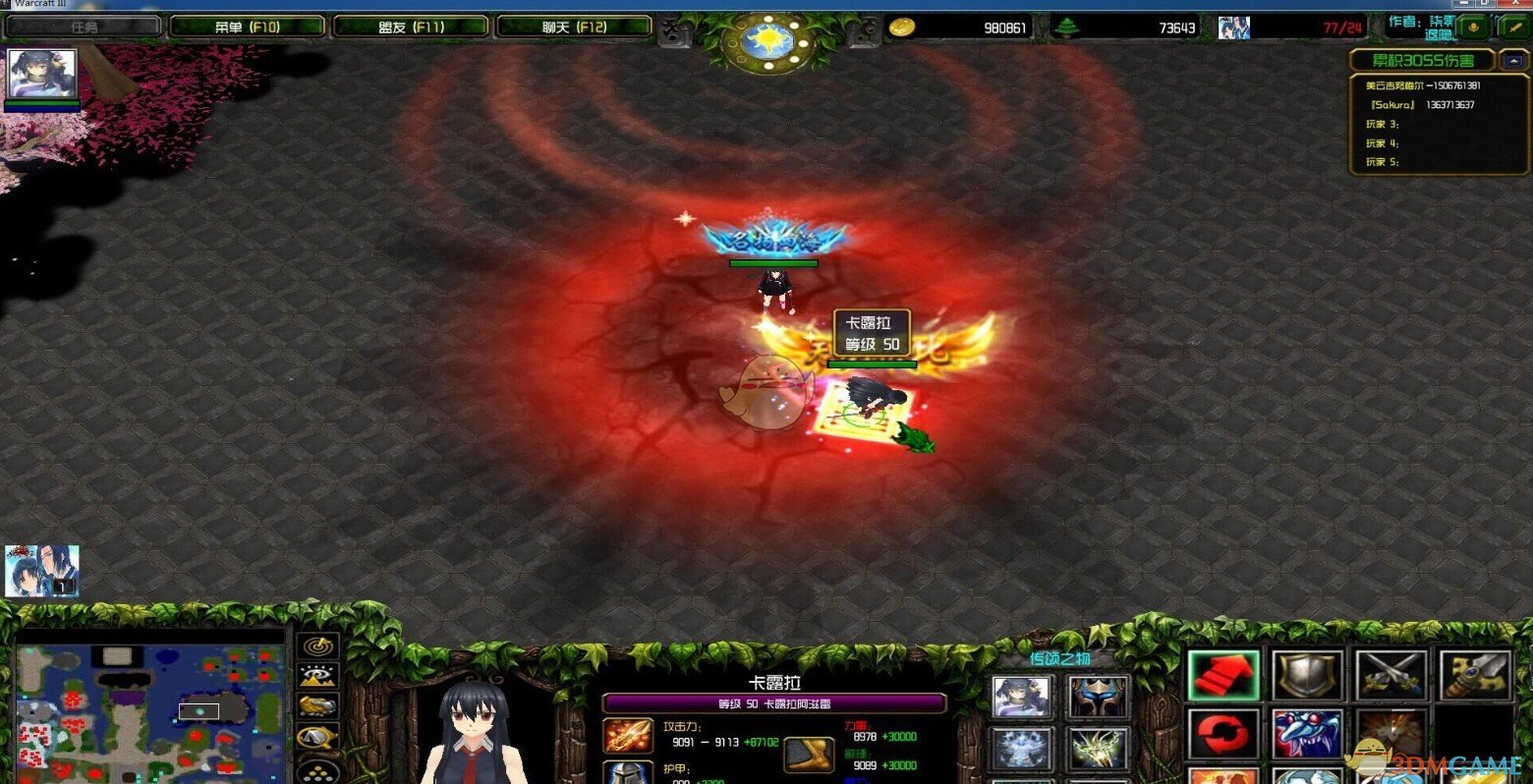Click the jeweled sword ability icon
Viewport: 1533px width, 784px height.
coord(1471,674)
